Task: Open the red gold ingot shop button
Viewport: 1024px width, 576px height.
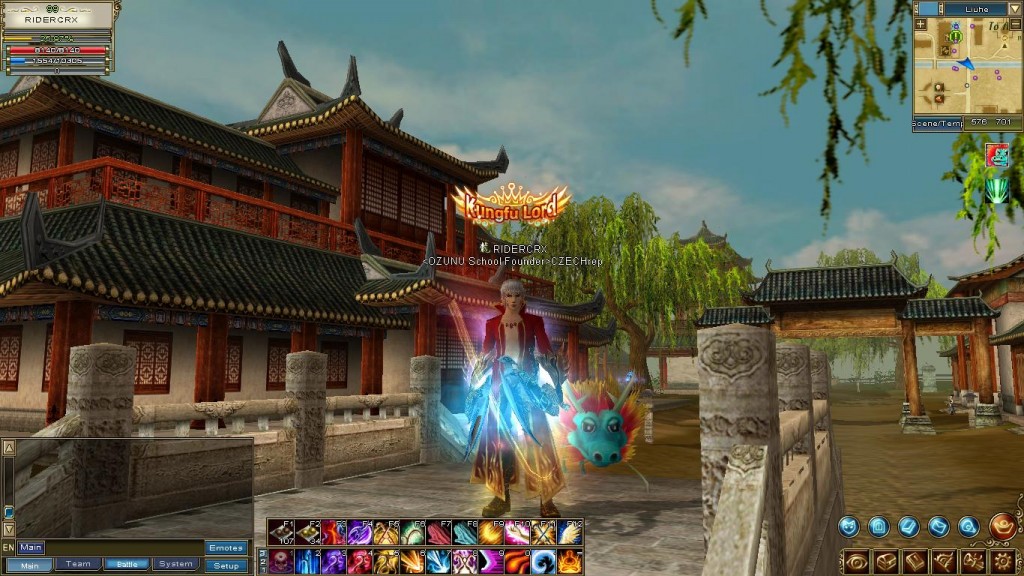Action: (x=1003, y=524)
